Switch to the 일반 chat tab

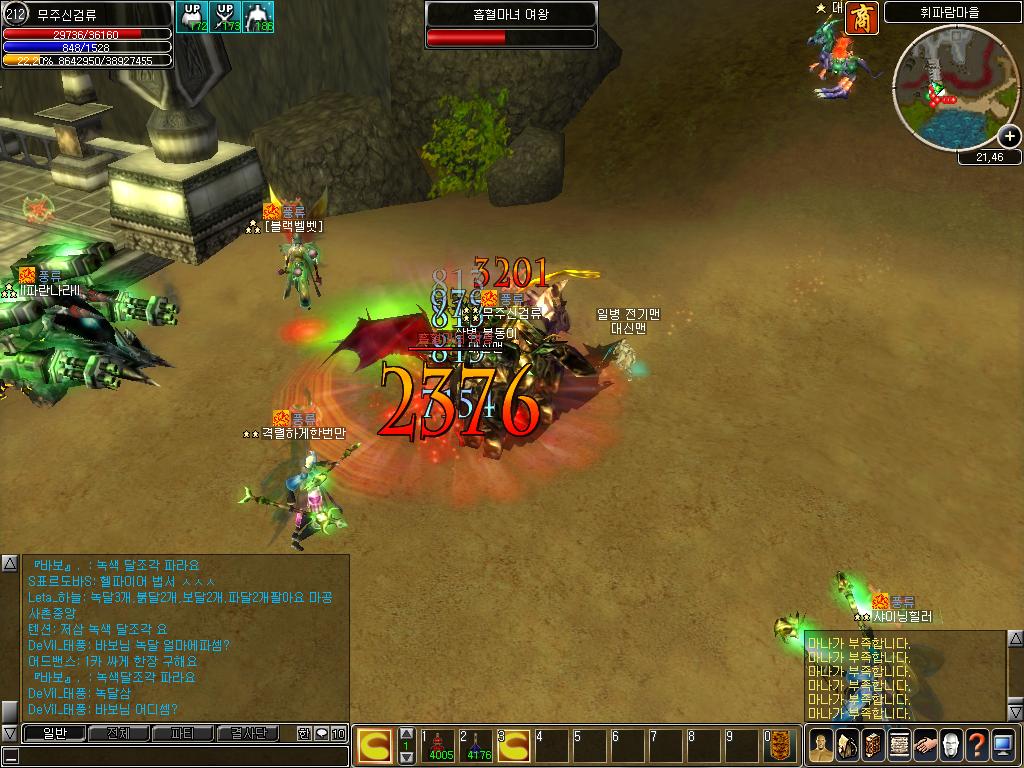click(53, 734)
